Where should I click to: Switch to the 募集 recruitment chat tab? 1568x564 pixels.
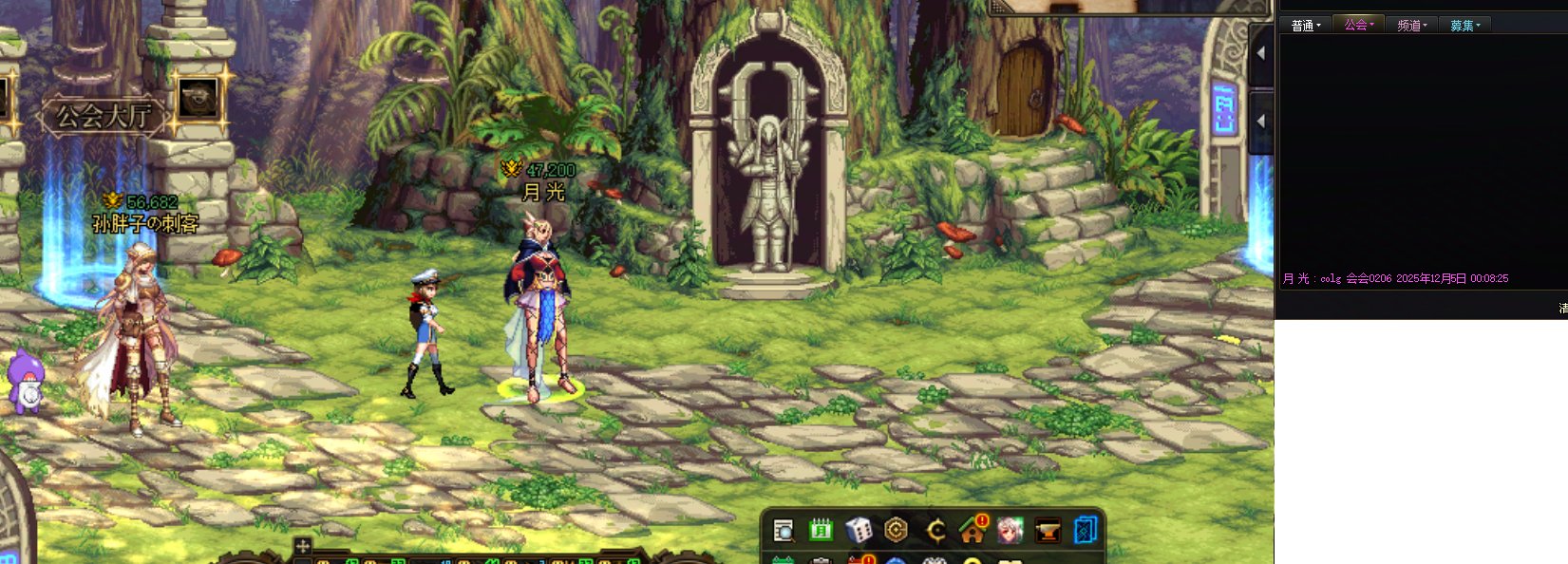click(1464, 26)
